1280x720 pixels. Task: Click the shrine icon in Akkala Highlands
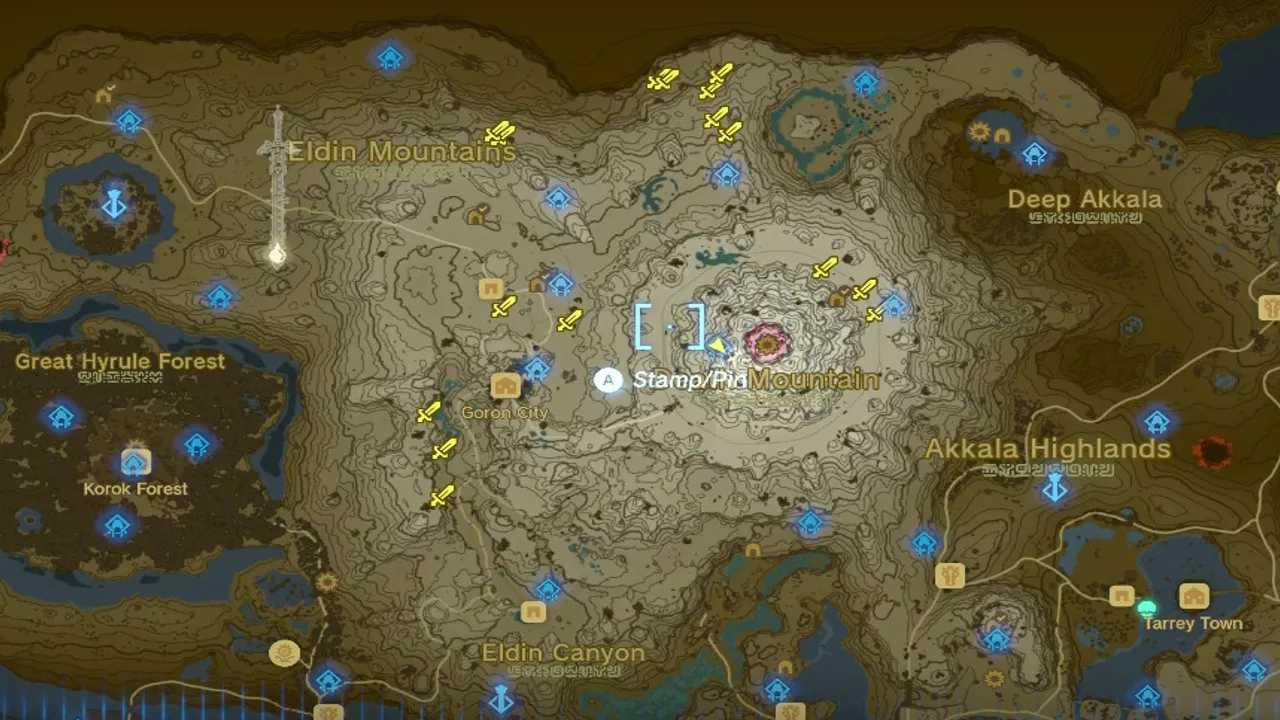coord(1157,422)
